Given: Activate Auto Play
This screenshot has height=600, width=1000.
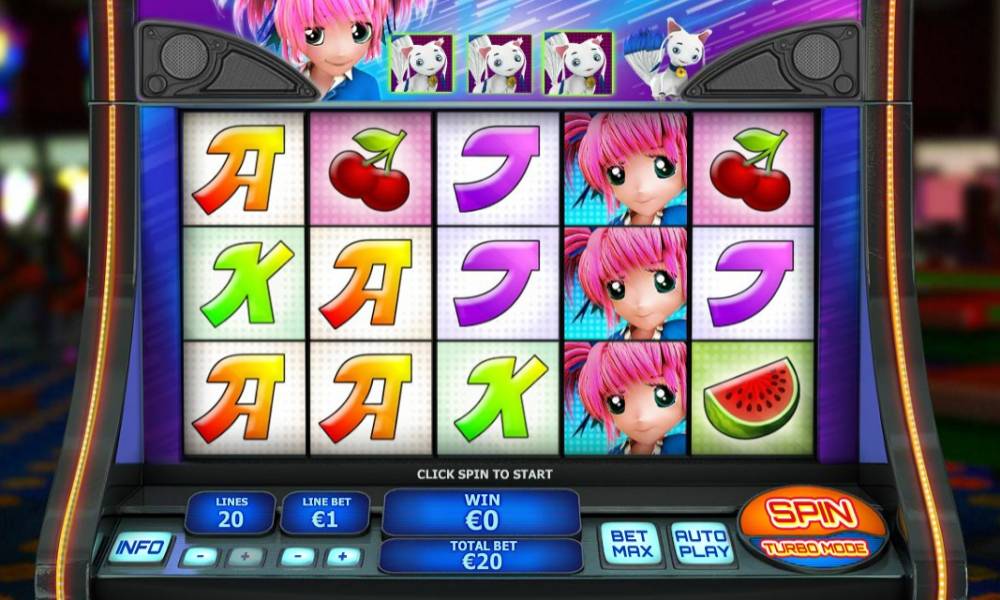Looking at the screenshot, I should 701,544.
